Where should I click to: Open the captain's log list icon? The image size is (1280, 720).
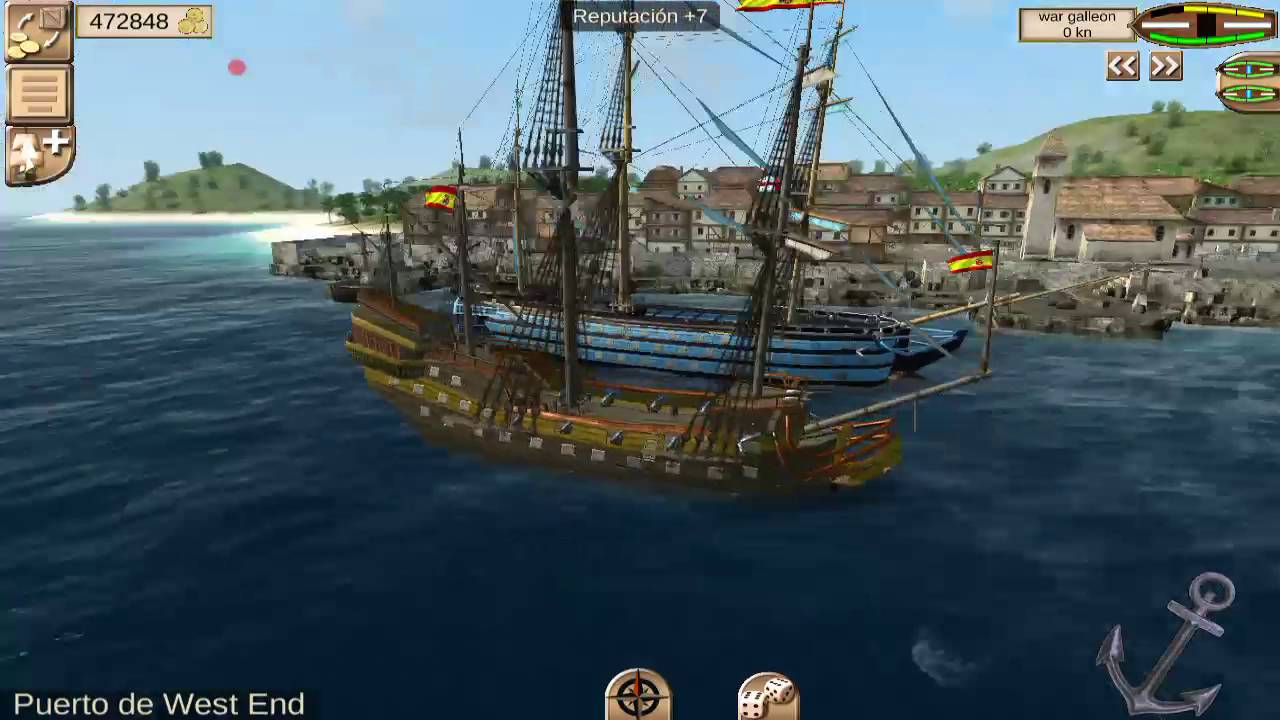click(x=38, y=92)
